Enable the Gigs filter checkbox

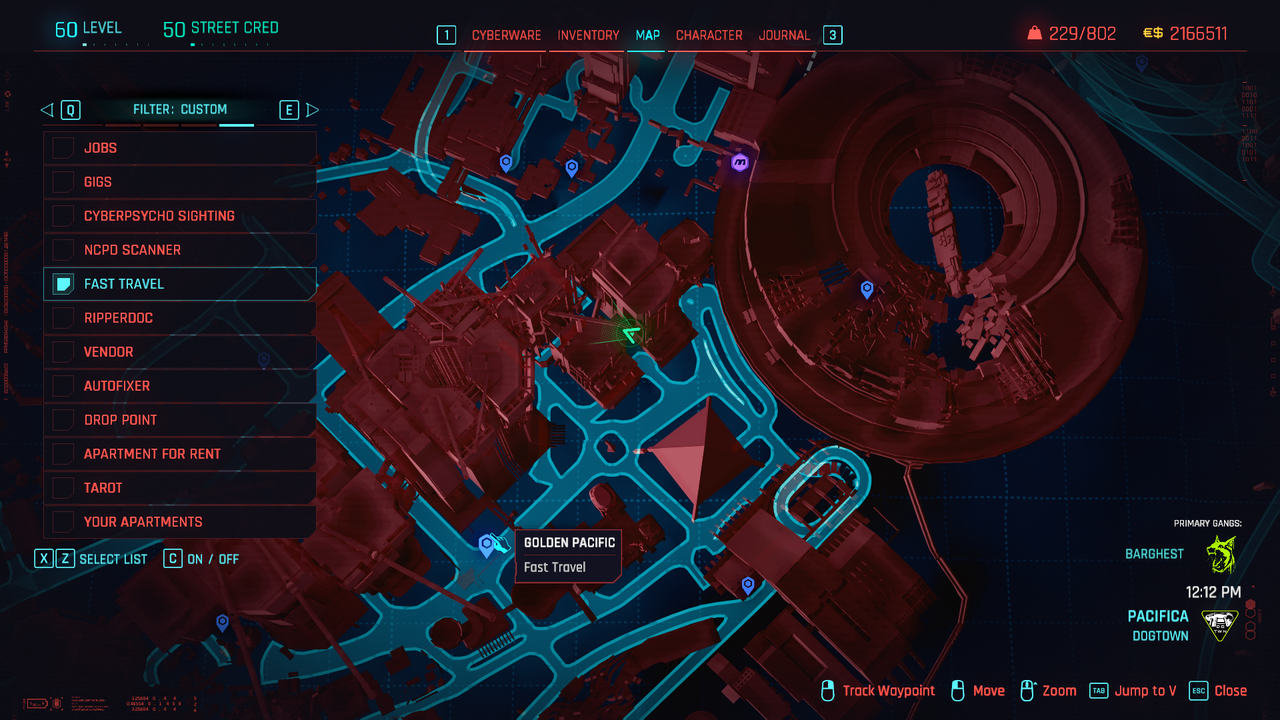tap(64, 182)
